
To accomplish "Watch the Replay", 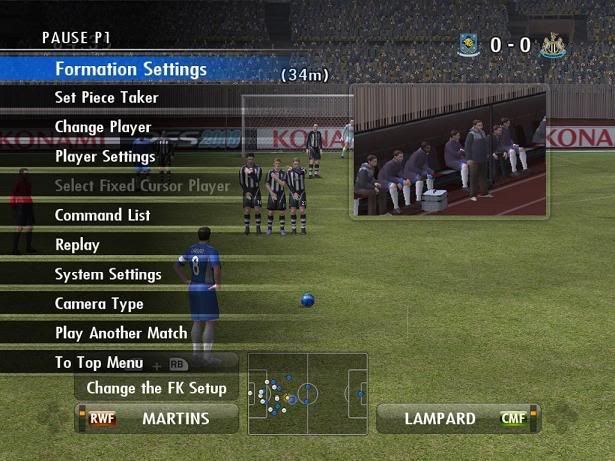I will point(77,245).
